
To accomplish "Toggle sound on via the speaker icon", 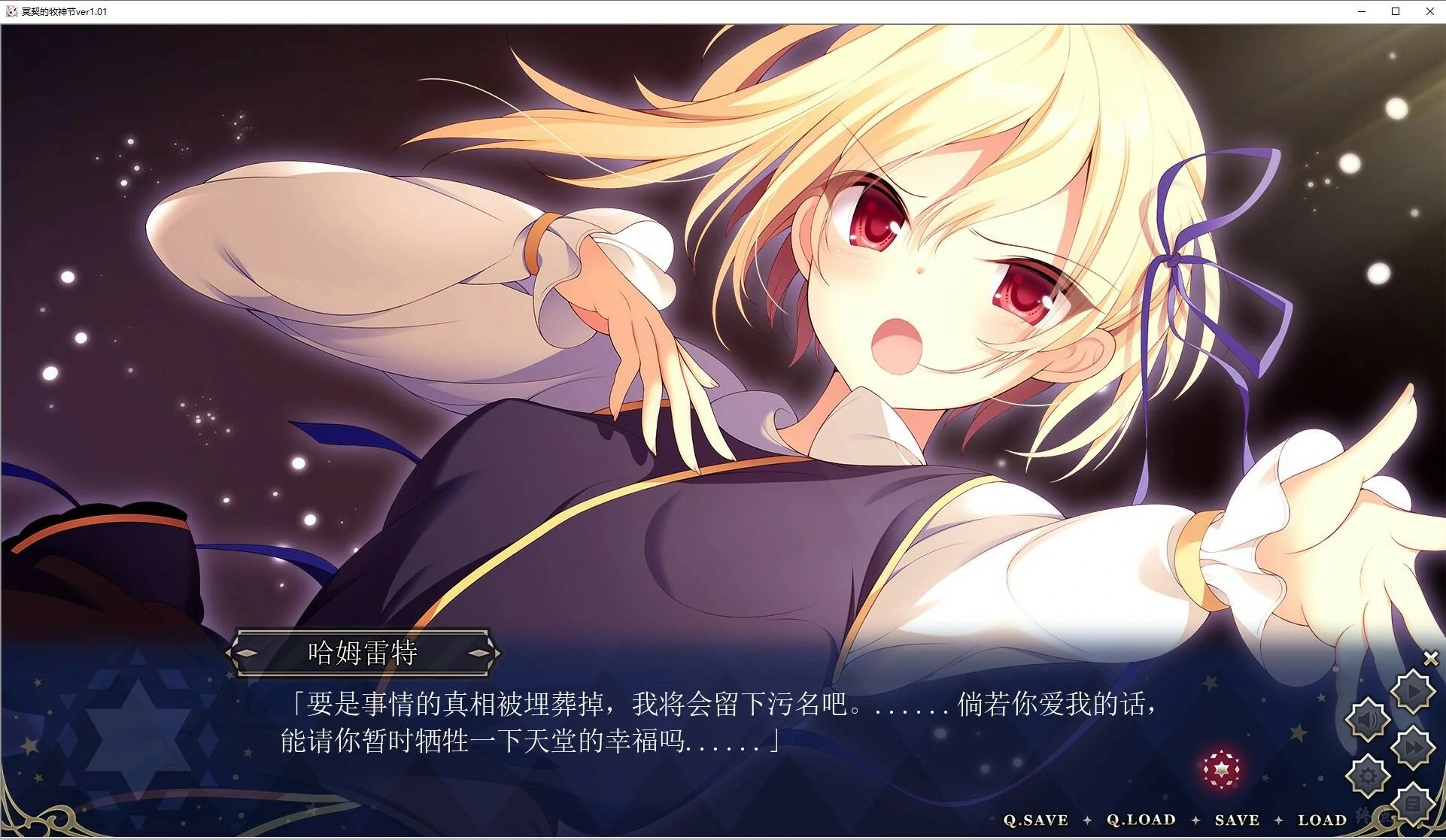I will coord(1369,718).
